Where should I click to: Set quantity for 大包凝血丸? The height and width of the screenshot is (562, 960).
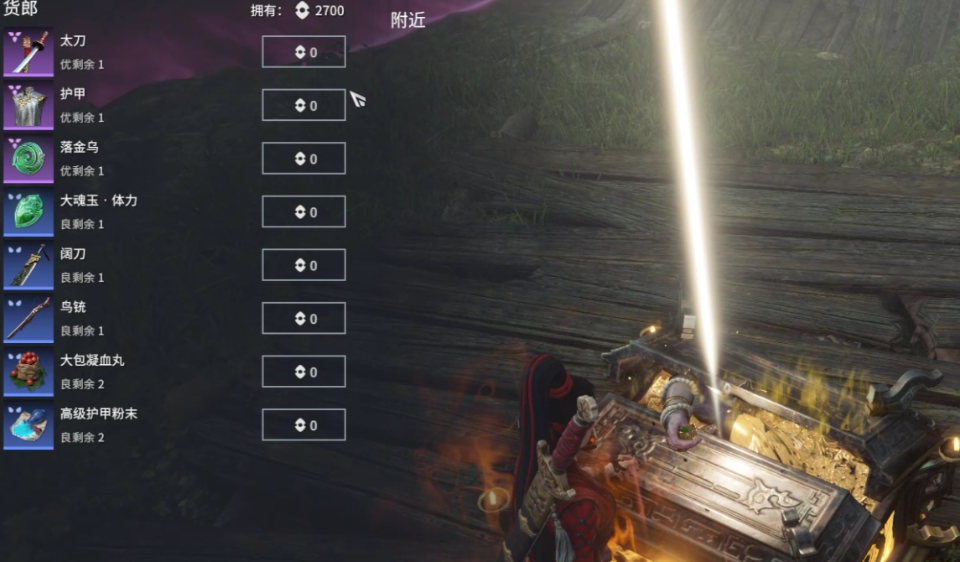303,372
